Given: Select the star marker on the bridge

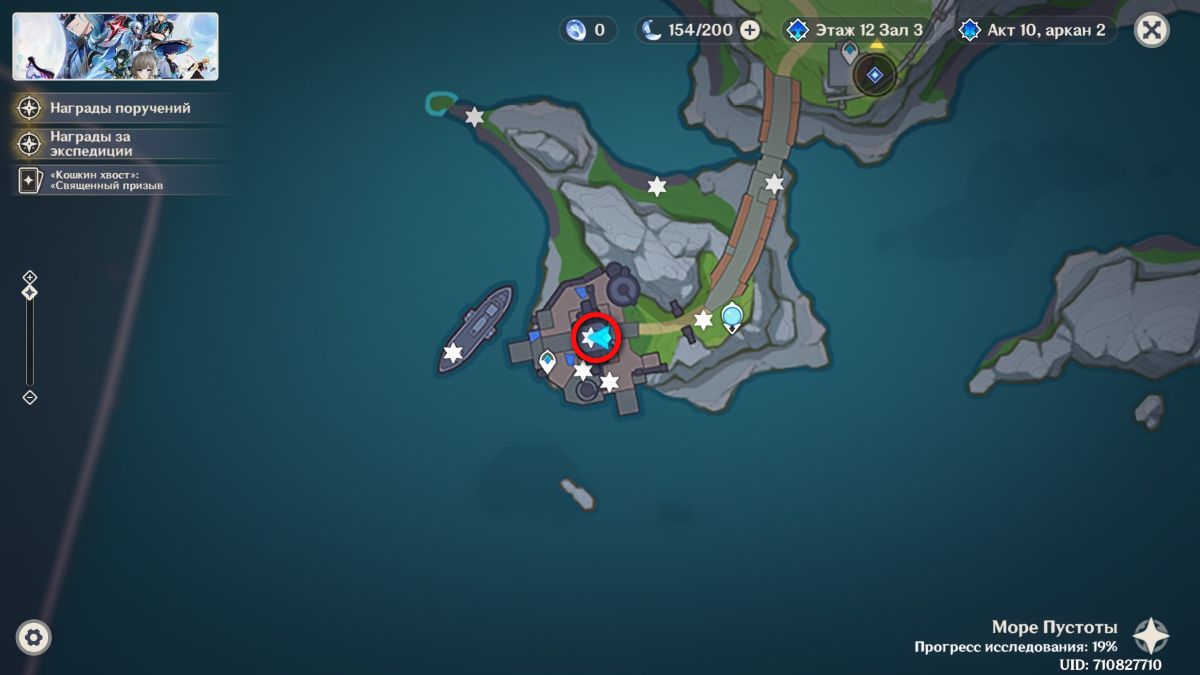Looking at the screenshot, I should (774, 183).
